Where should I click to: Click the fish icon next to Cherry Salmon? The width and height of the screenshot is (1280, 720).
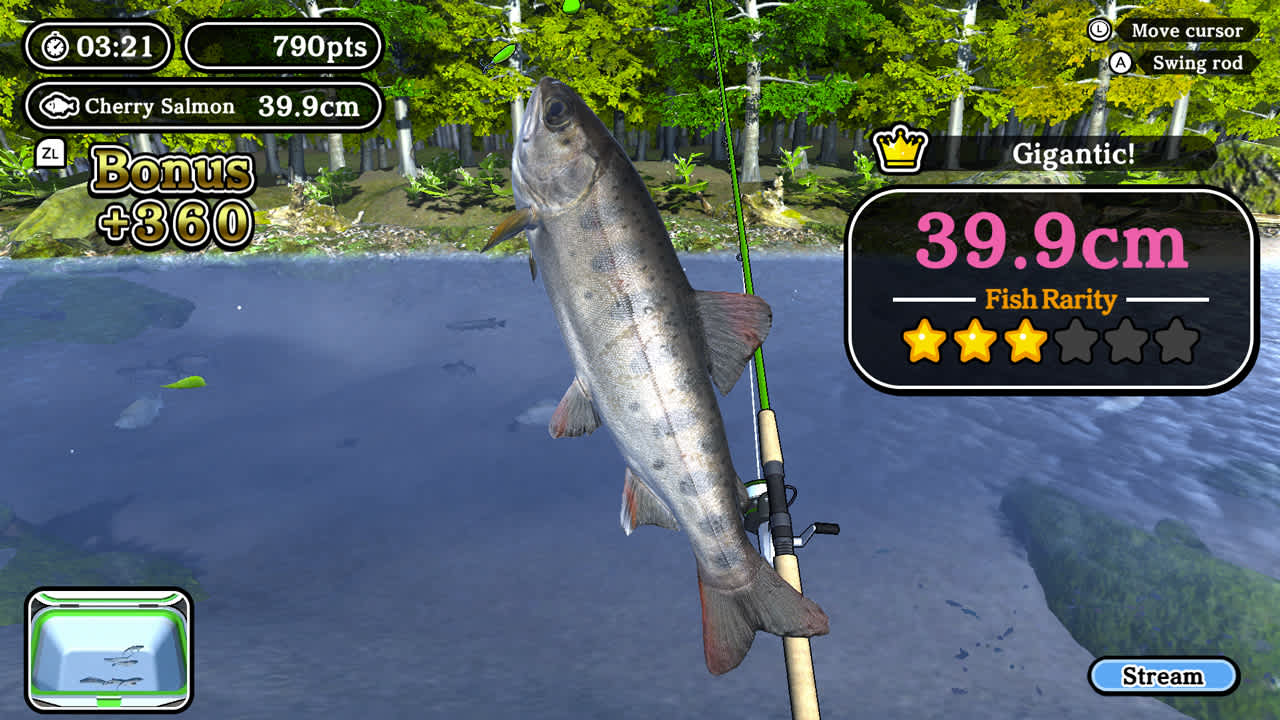62,104
